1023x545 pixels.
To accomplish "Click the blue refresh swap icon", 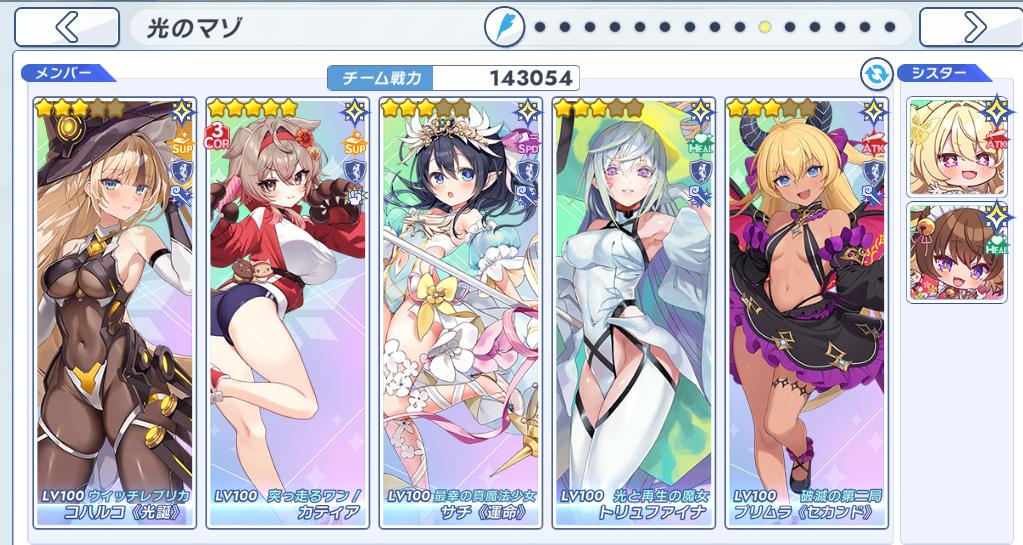I will (876, 73).
